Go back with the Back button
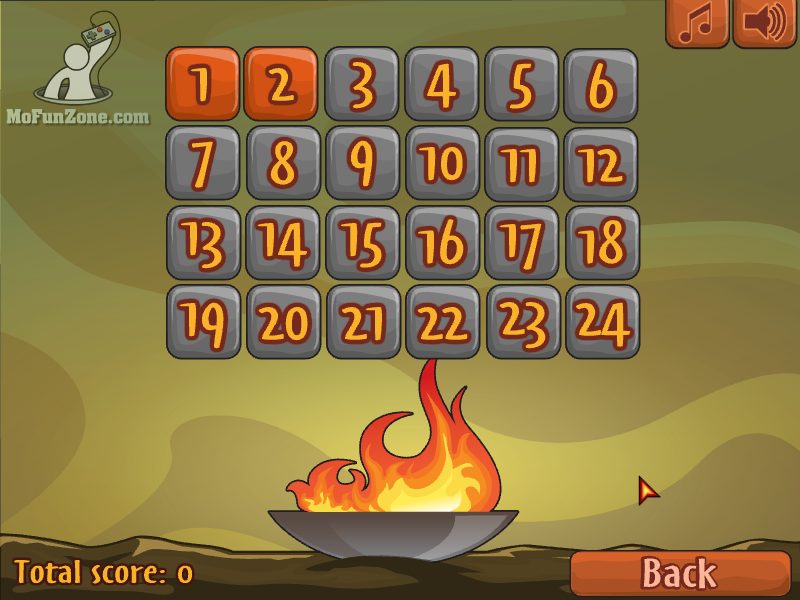Image resolution: width=800 pixels, height=600 pixels. [x=679, y=573]
